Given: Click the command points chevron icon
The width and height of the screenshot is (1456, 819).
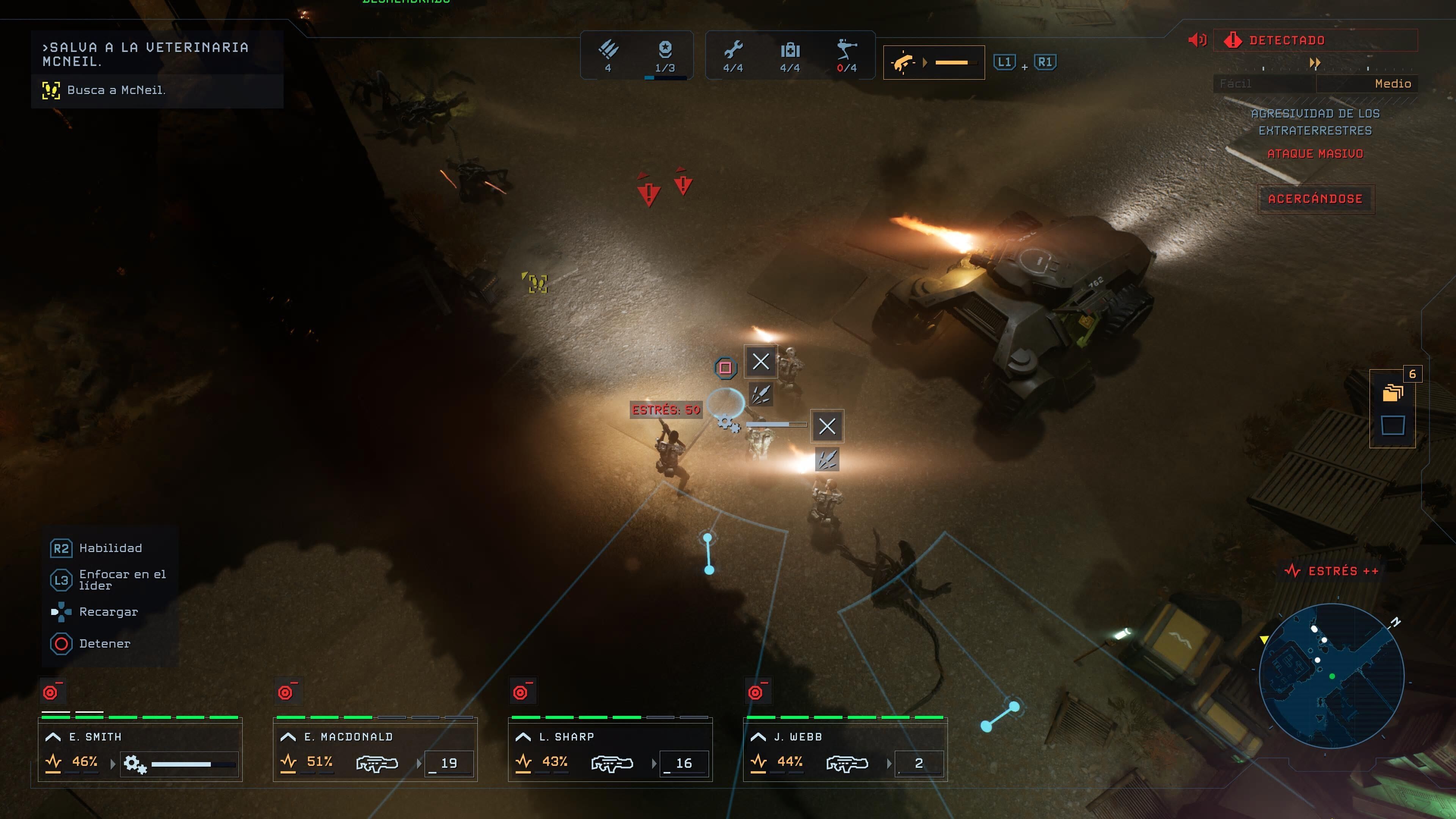Looking at the screenshot, I should pyautogui.click(x=608, y=50).
